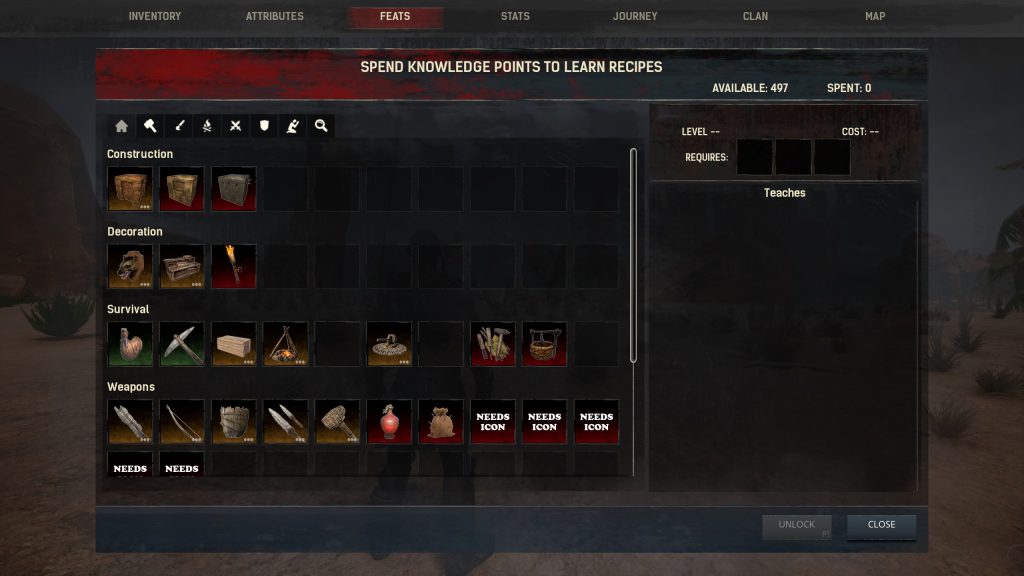Viewport: 1024px width, 576px height.
Task: Switch to the Map tab
Action: click(875, 17)
